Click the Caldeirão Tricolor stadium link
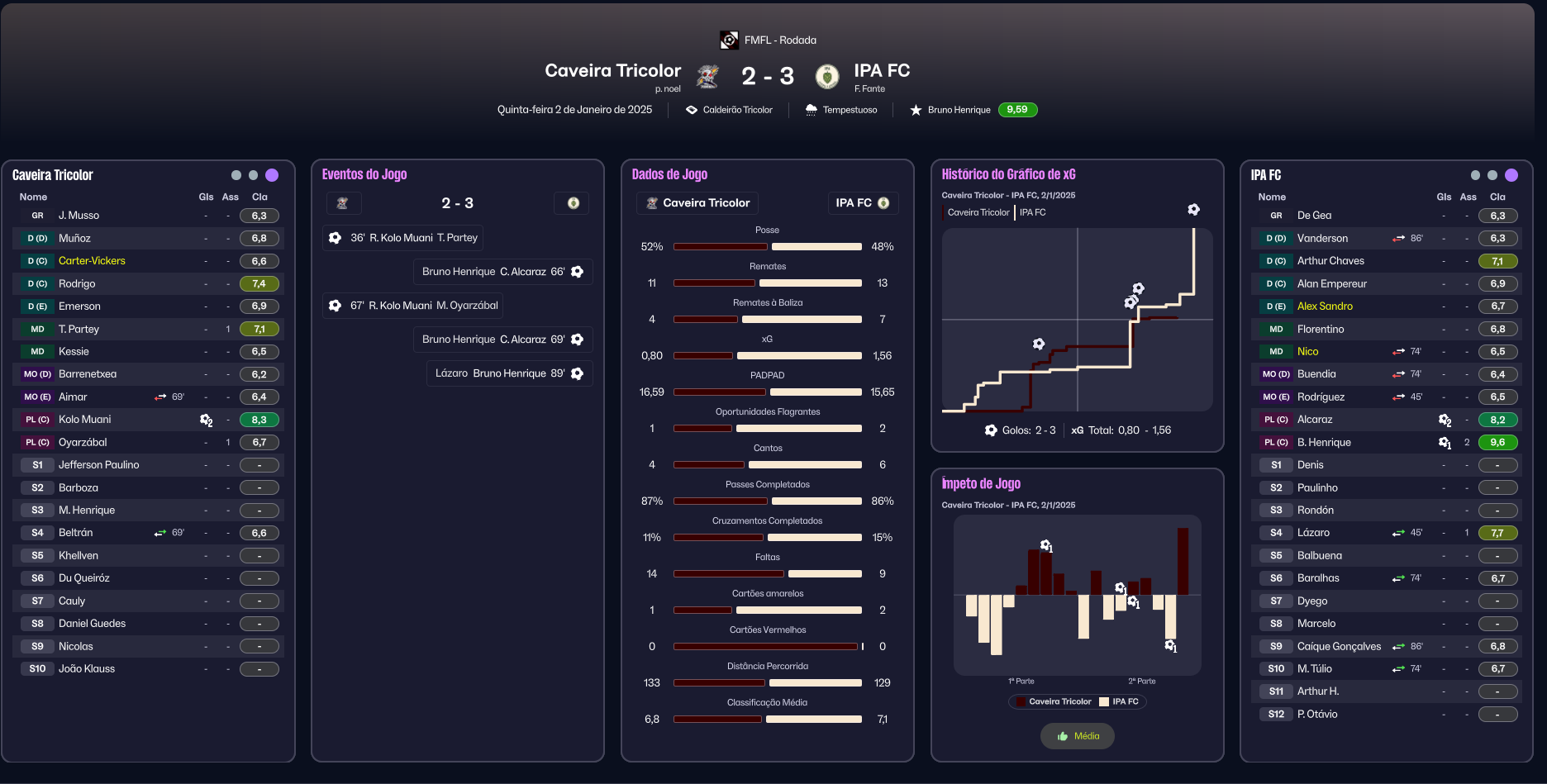Screen dimensions: 1547x784 tap(737, 110)
